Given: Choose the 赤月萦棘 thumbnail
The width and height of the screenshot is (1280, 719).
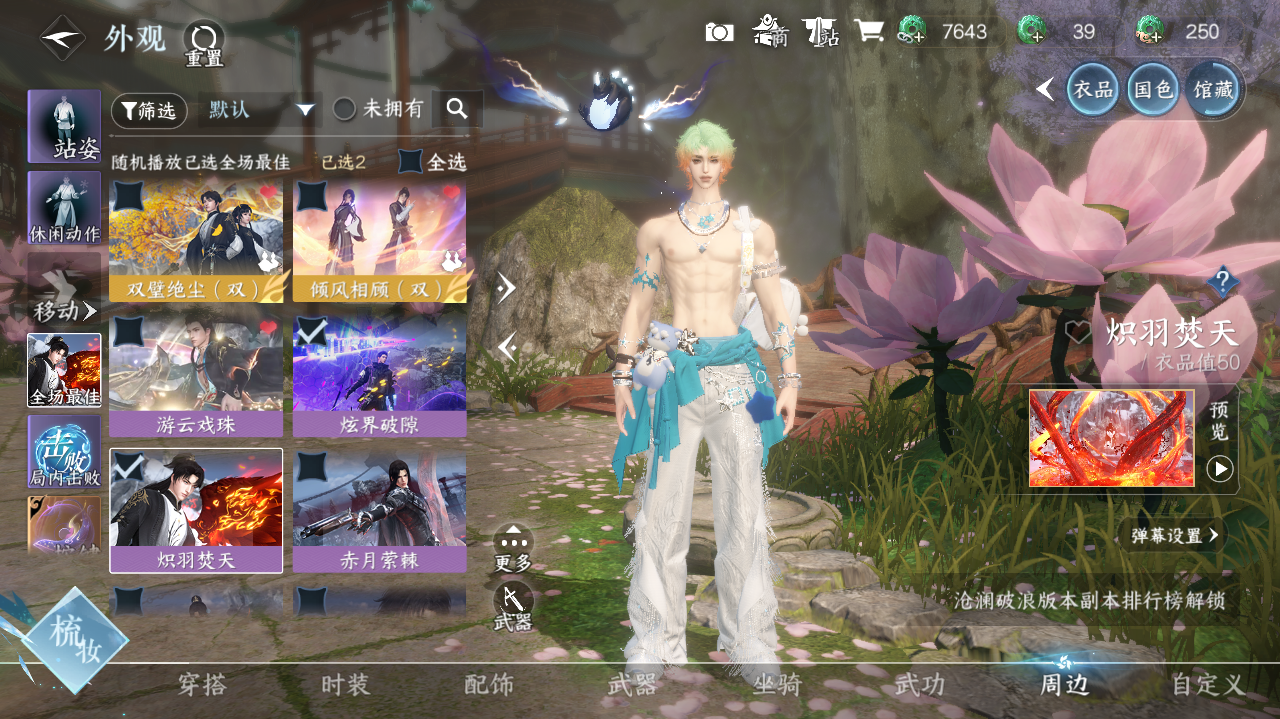Looking at the screenshot, I should (x=379, y=512).
